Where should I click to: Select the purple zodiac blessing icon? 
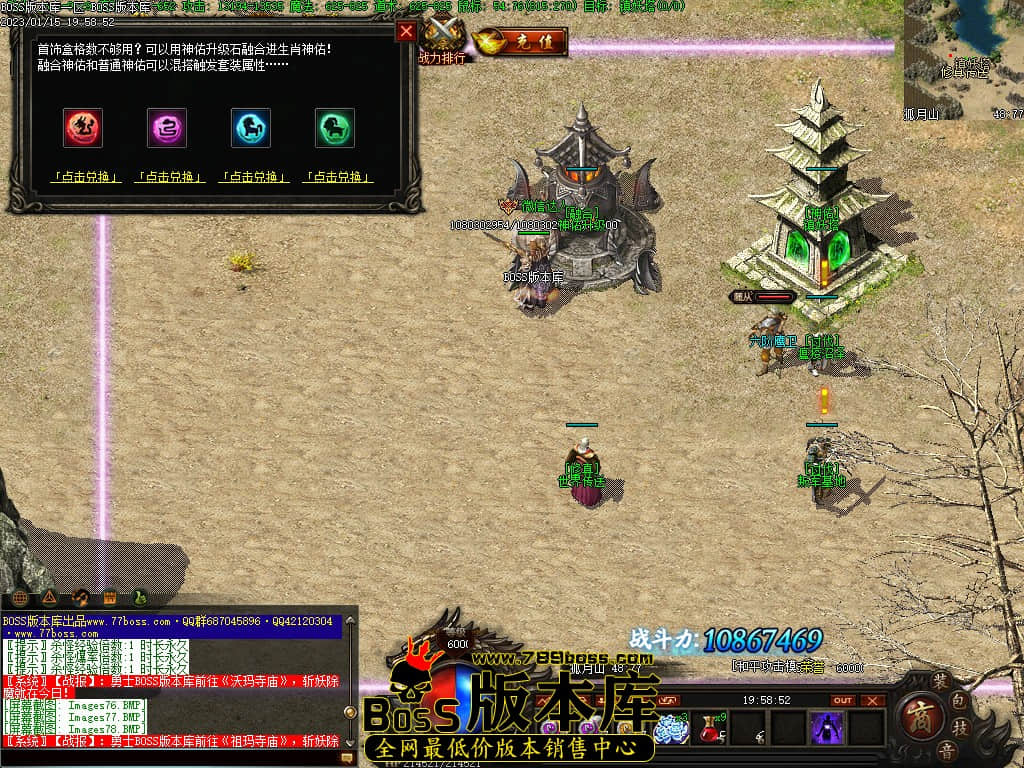[167, 128]
